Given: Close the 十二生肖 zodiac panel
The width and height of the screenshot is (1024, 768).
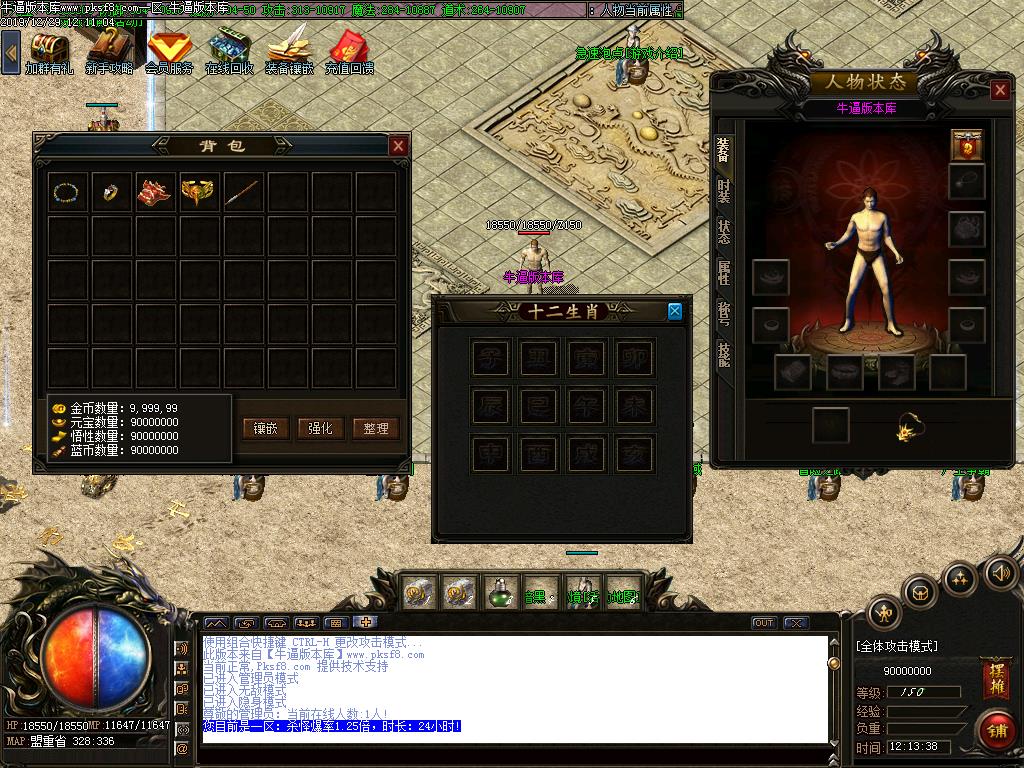Looking at the screenshot, I should pos(675,311).
